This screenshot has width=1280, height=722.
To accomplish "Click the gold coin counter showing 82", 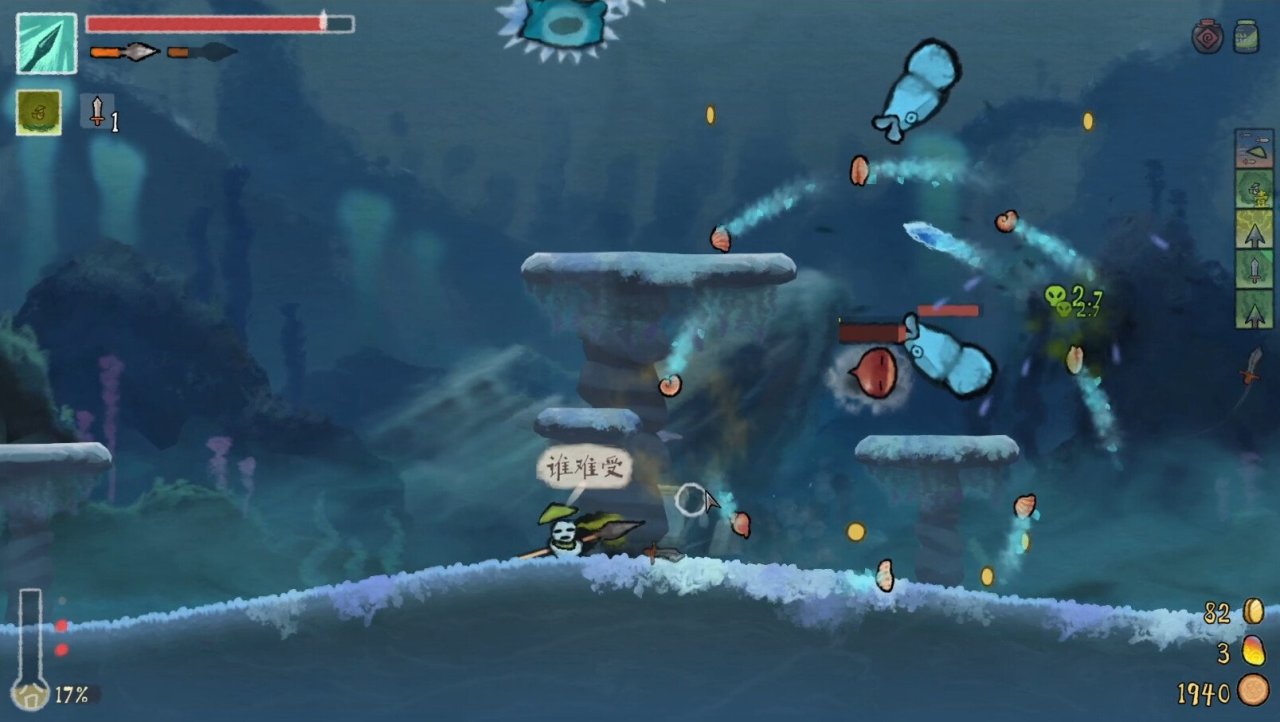I will tap(1220, 614).
